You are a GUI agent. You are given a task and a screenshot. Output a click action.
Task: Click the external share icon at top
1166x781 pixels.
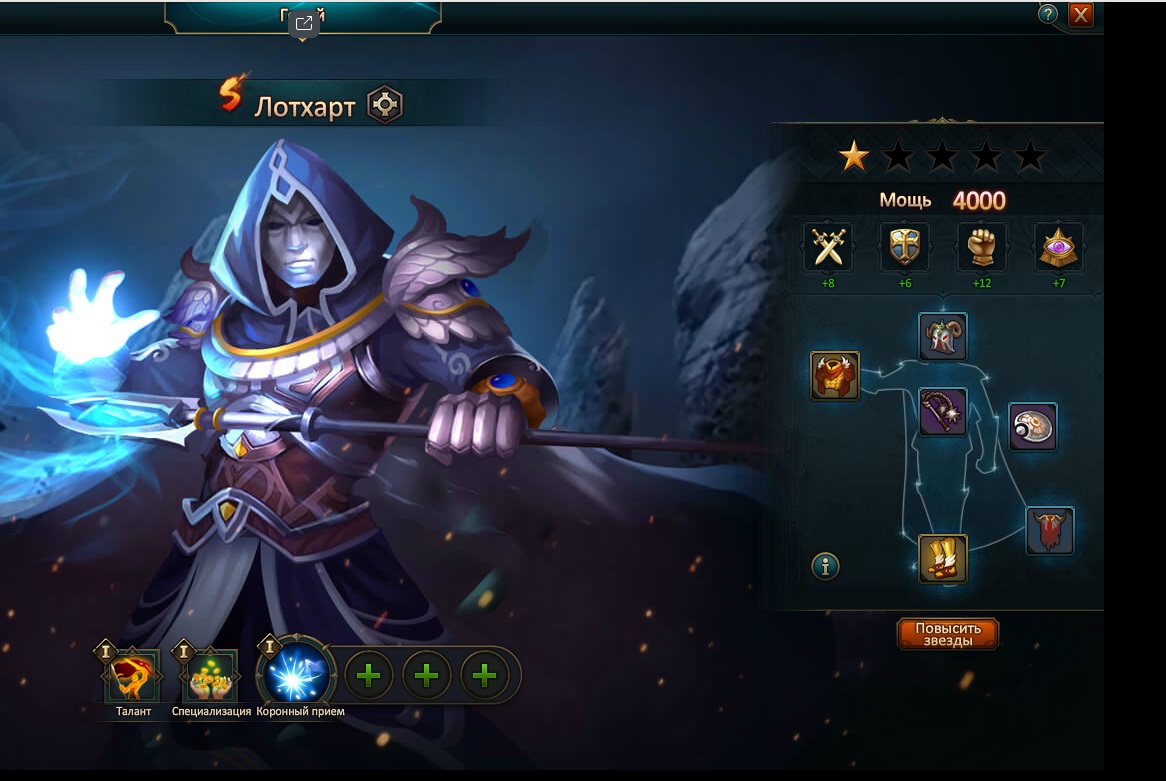click(304, 24)
